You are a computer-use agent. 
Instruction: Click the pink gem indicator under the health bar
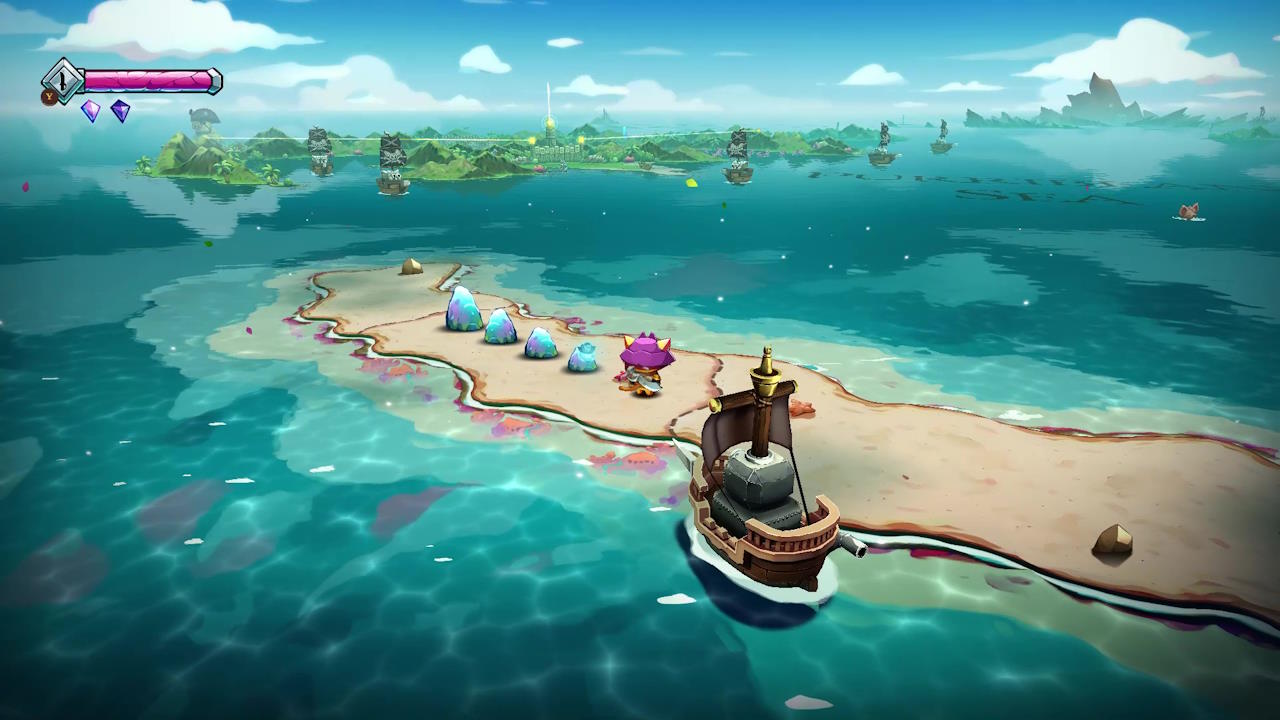[x=90, y=111]
